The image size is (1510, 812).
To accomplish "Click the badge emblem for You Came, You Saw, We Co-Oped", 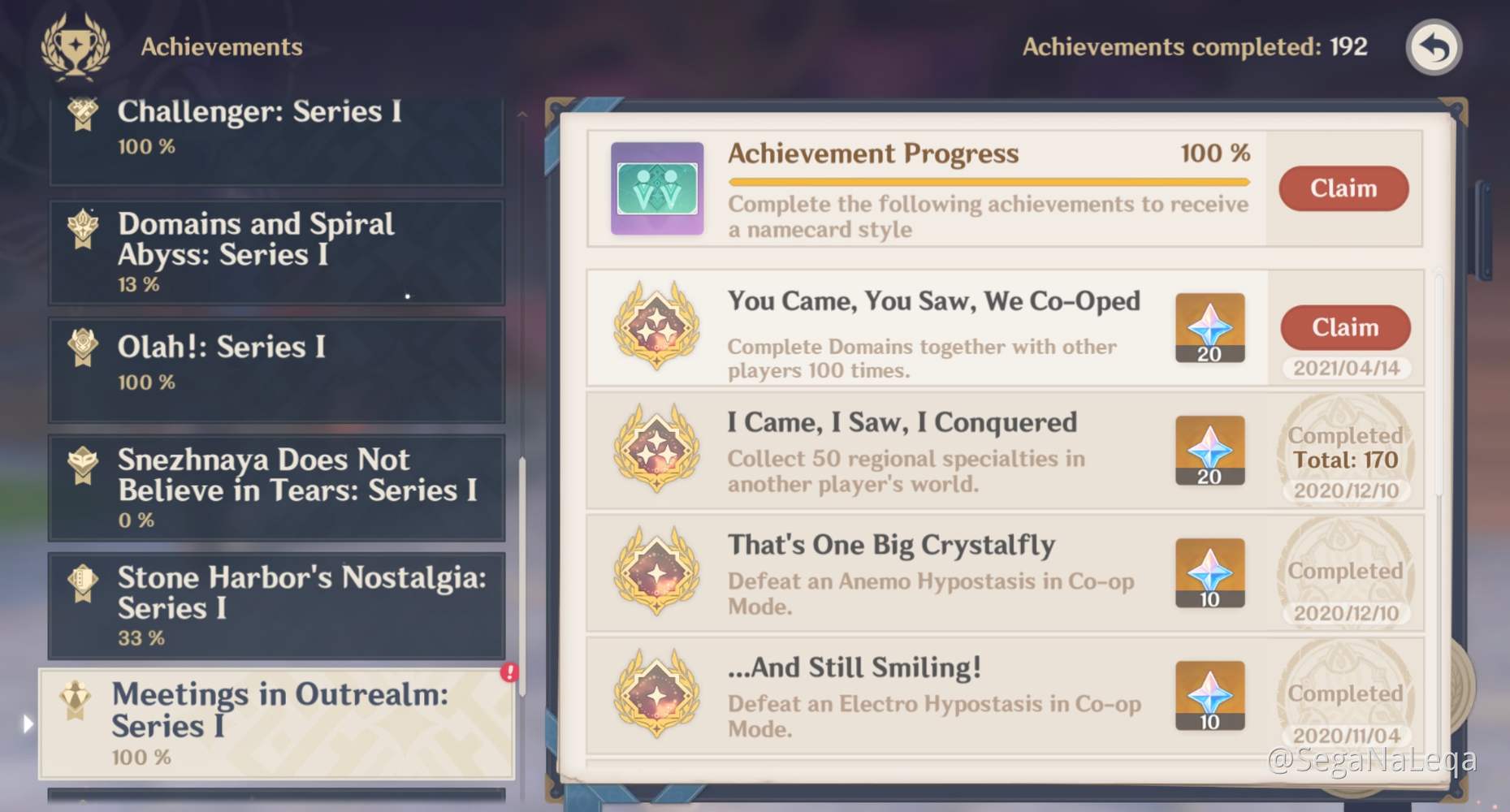I will point(658,329).
